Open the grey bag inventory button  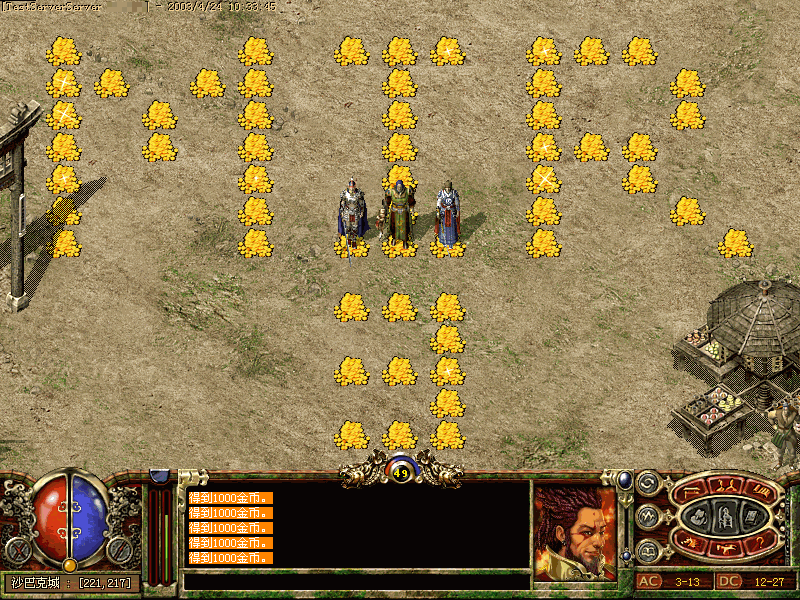point(700,516)
